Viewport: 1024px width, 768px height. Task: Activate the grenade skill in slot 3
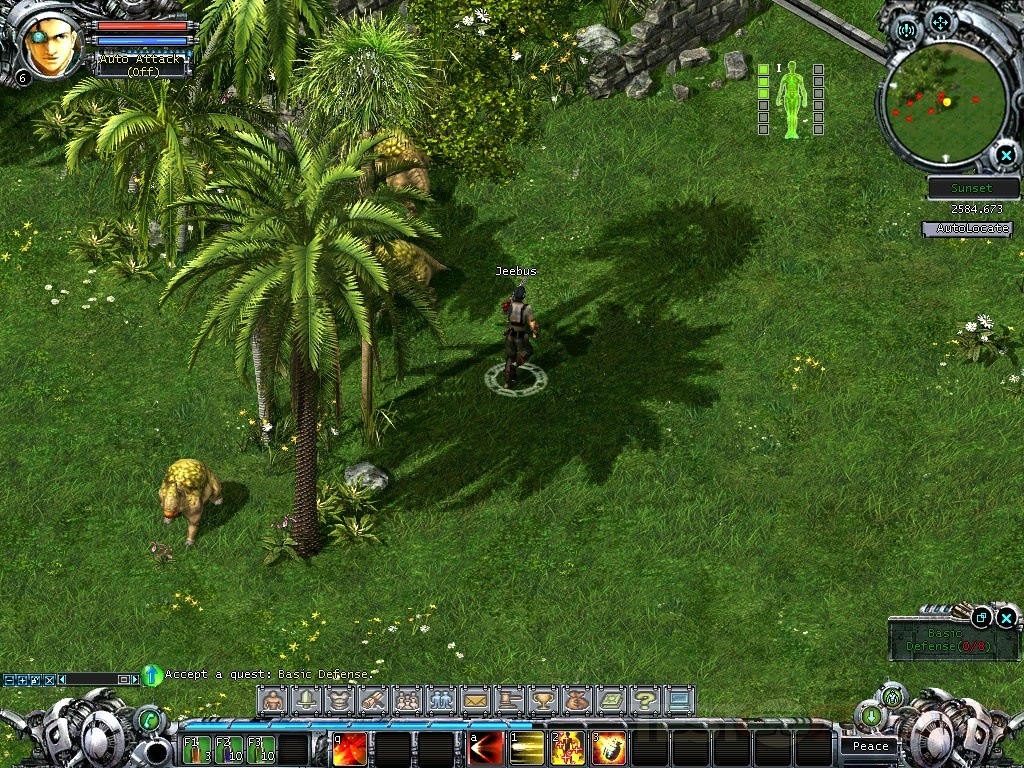pos(609,749)
